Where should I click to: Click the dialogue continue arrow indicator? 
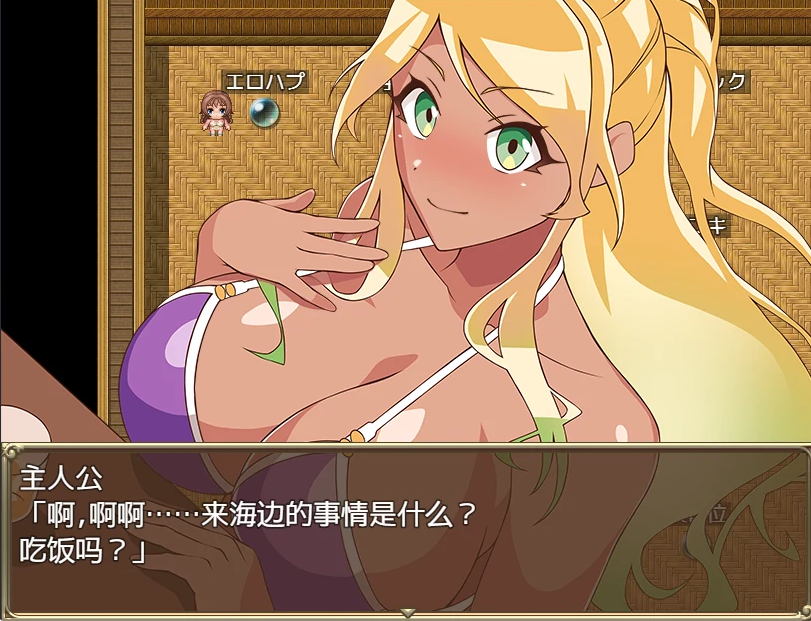pos(406,611)
